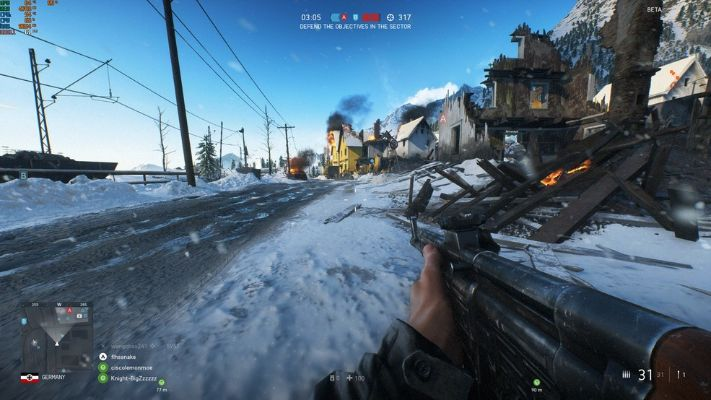Click the blue objective B marker on the top bar
711x400 pixels.
[357, 17]
